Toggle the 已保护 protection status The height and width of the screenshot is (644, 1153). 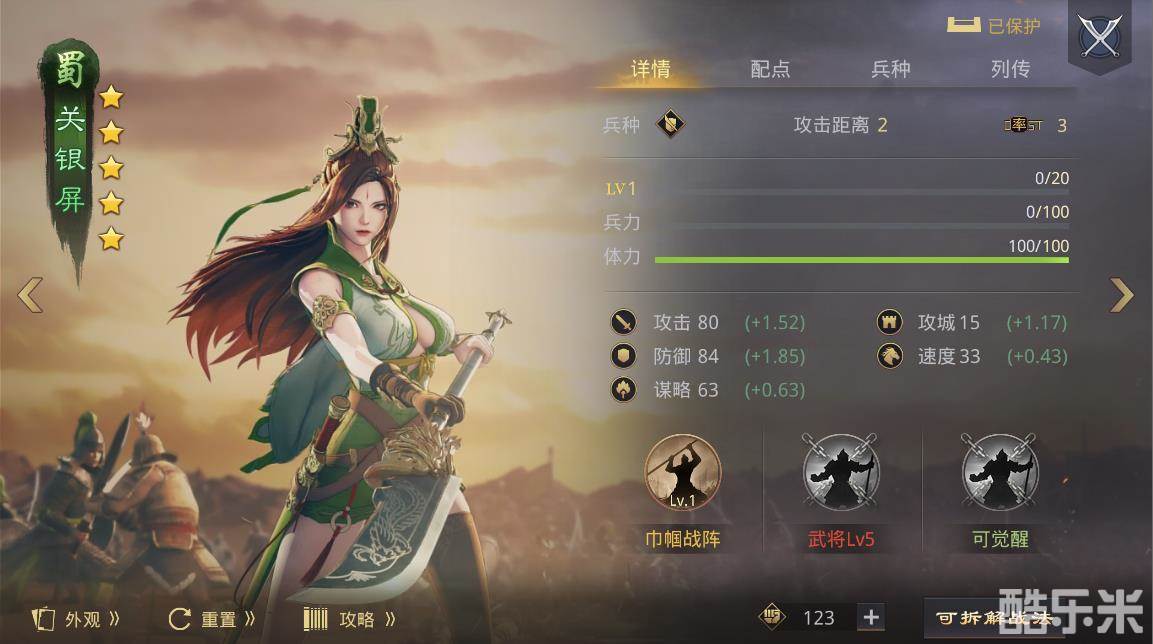tap(994, 26)
